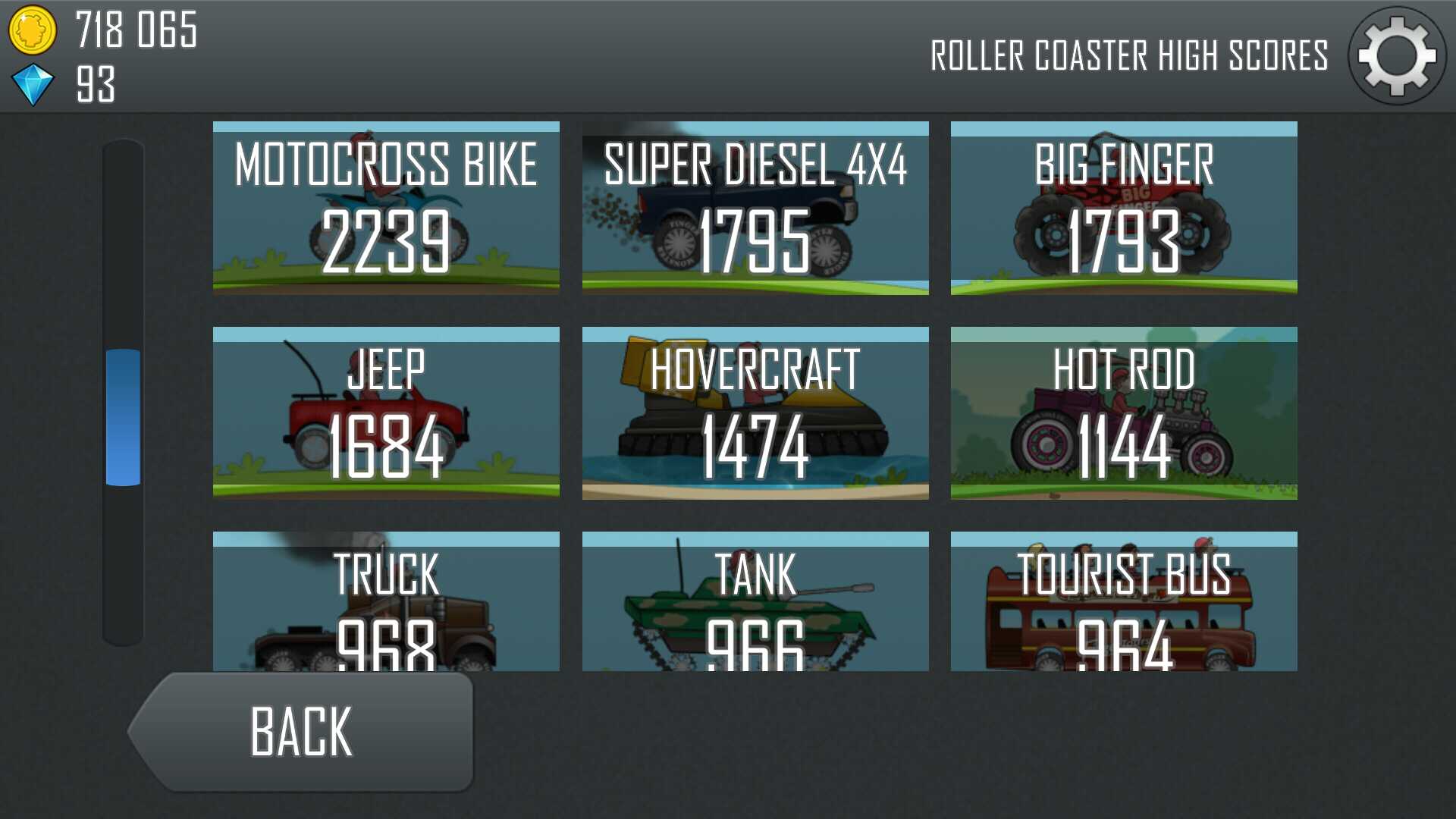Viewport: 1456px width, 819px height.
Task: Open settings via the gear icon
Action: tap(1396, 56)
